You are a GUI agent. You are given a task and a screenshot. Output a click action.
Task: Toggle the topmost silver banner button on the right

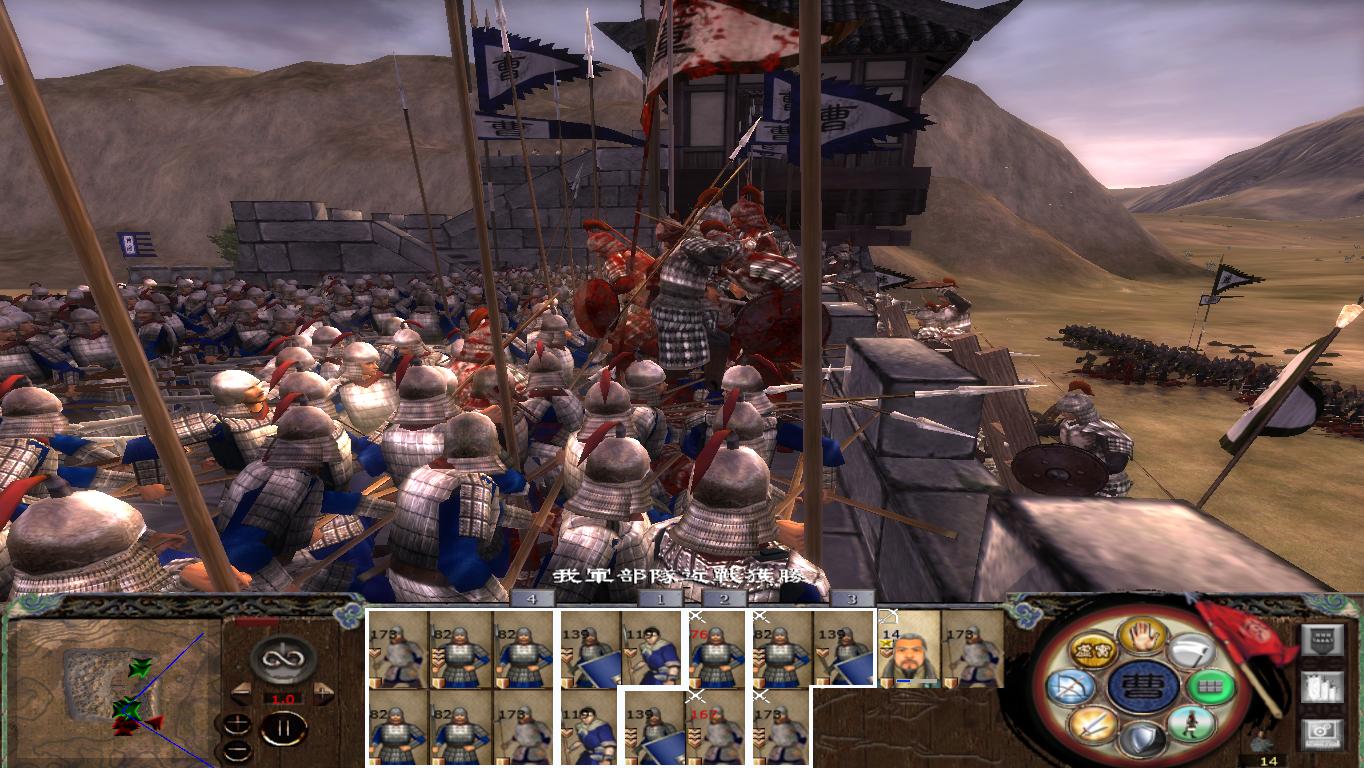tap(1323, 639)
